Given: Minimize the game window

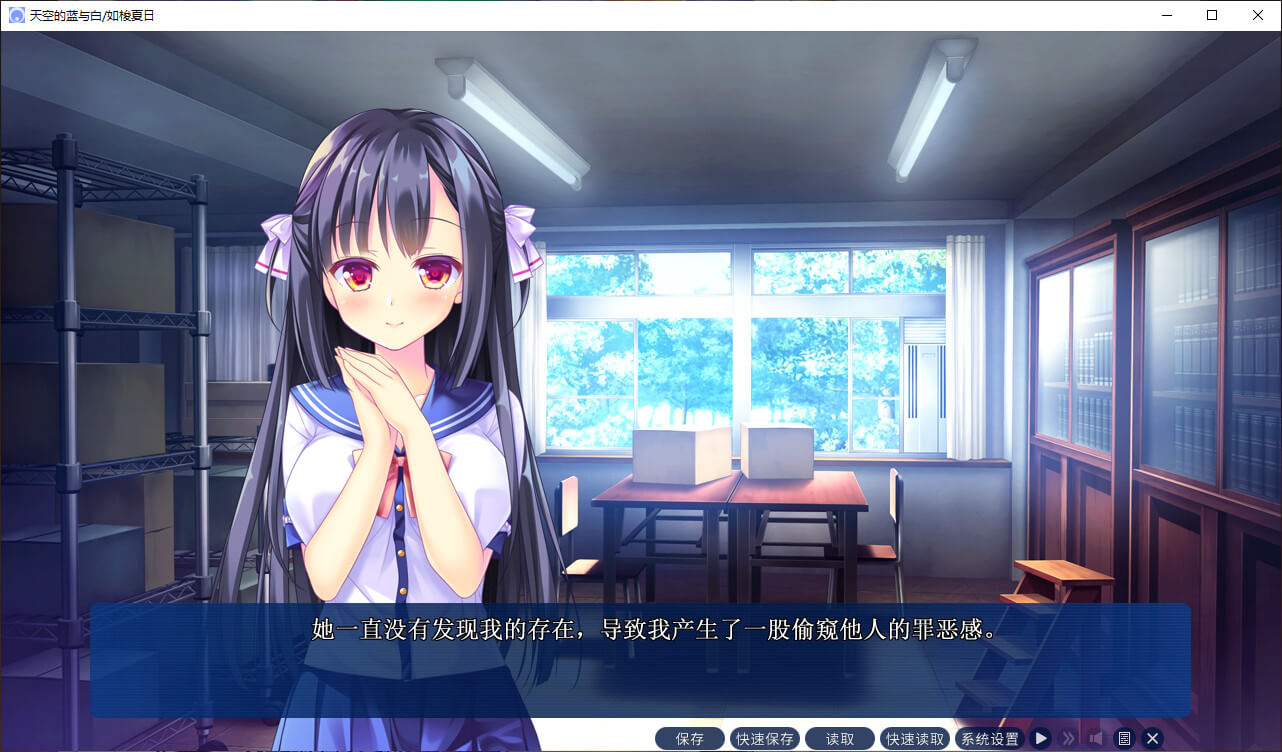Looking at the screenshot, I should 1166,15.
